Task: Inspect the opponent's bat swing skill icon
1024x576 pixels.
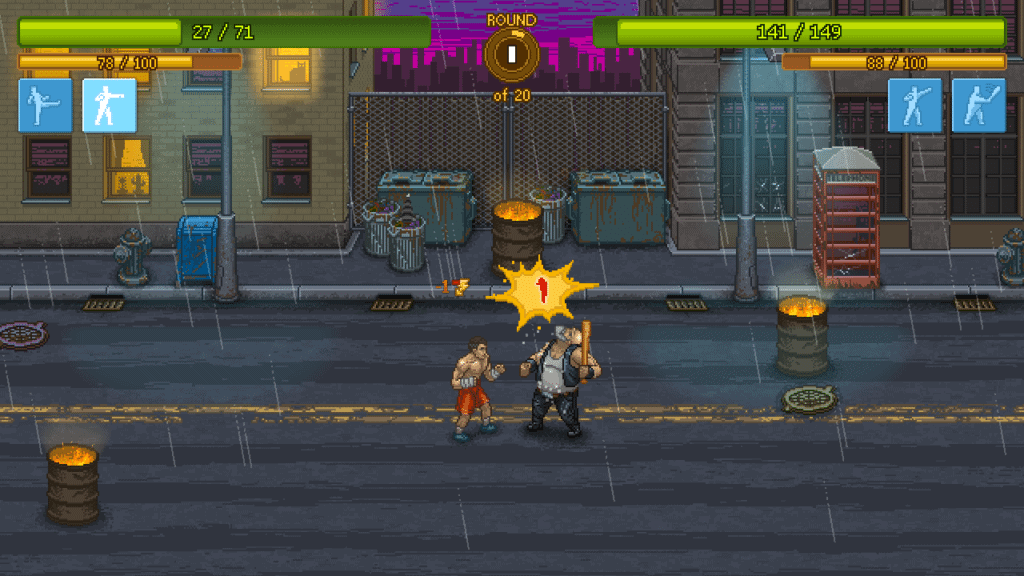Action: 978,106
